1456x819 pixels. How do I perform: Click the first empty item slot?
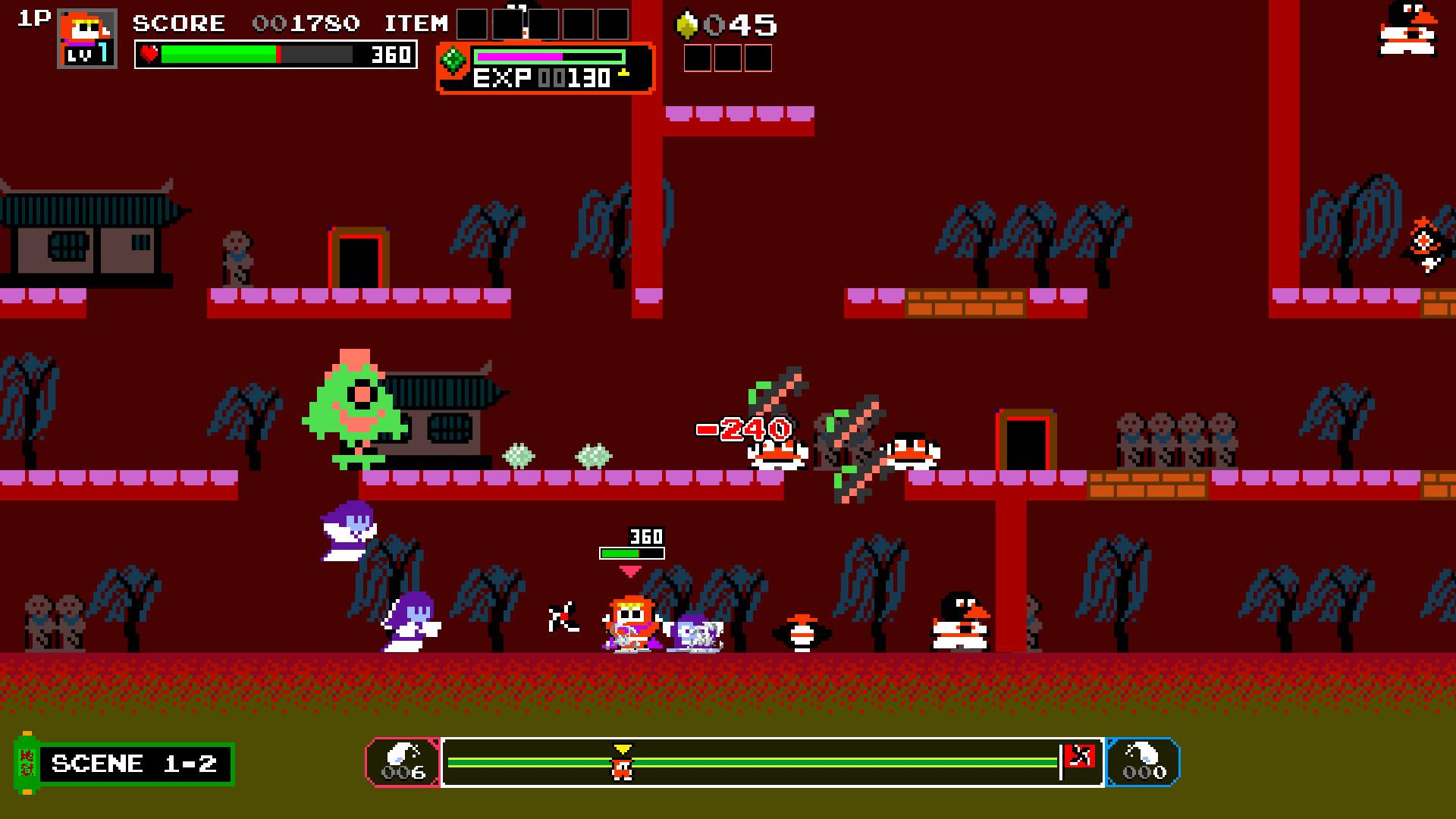pyautogui.click(x=471, y=24)
